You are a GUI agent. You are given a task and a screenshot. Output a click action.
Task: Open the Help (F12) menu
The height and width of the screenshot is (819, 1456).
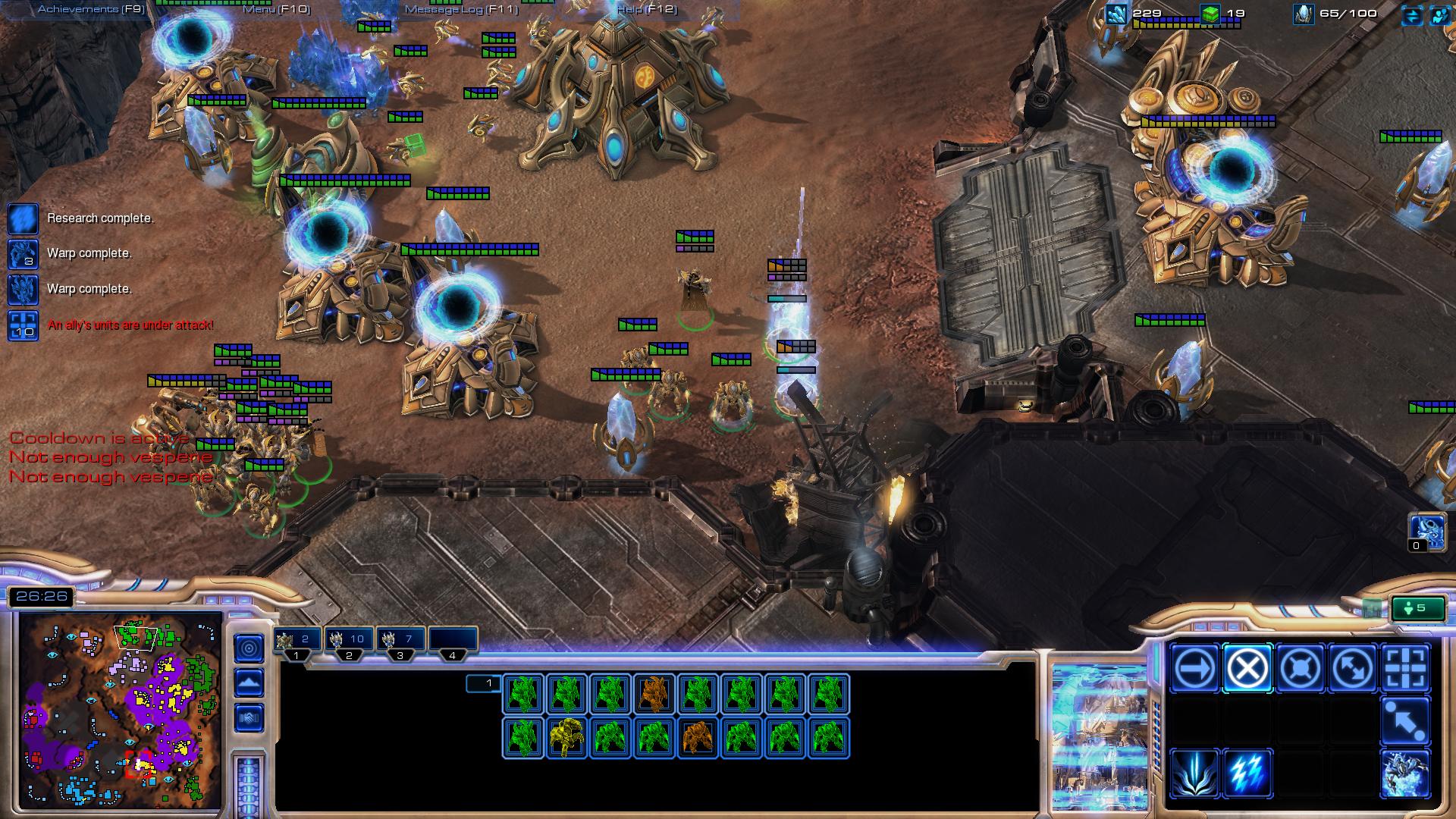click(x=646, y=9)
